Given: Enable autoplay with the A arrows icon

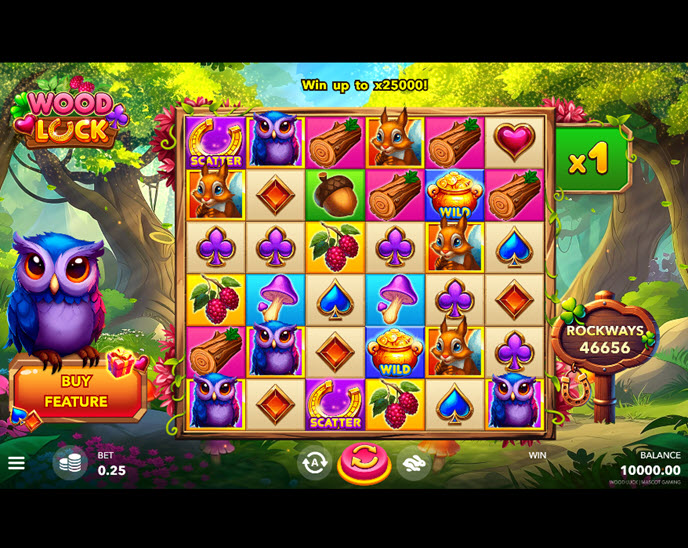Looking at the screenshot, I should [314, 462].
